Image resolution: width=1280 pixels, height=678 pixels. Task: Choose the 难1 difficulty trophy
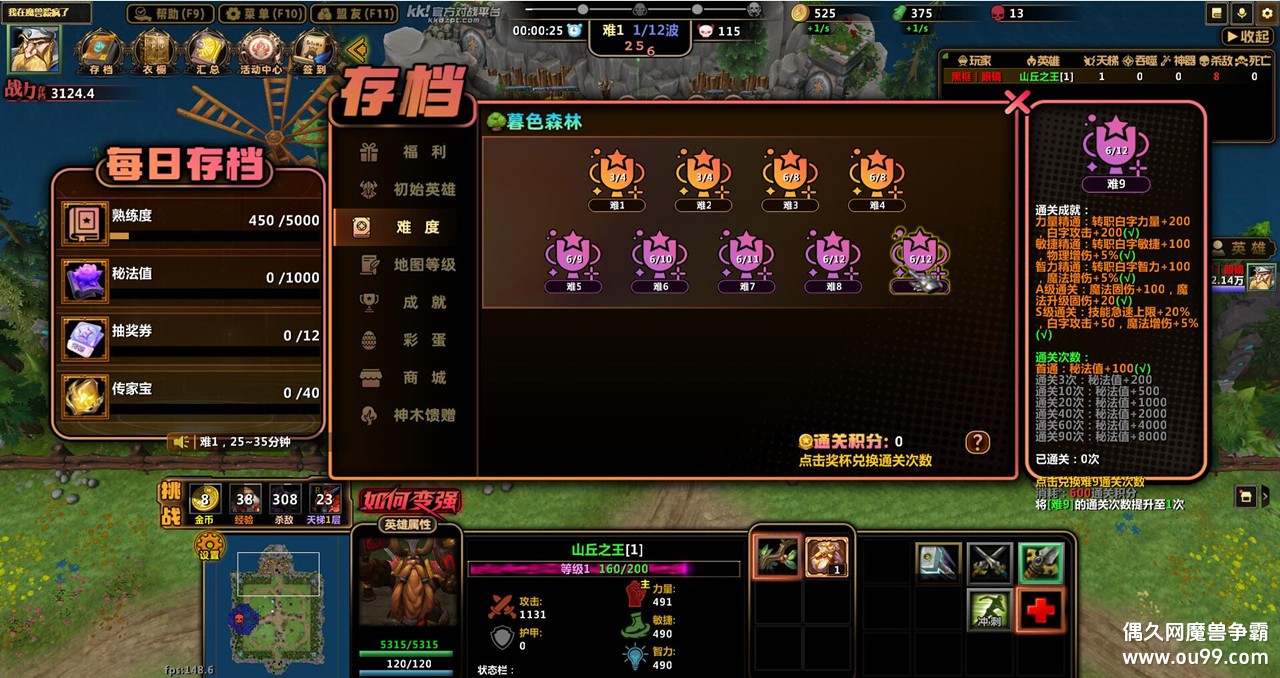point(616,178)
